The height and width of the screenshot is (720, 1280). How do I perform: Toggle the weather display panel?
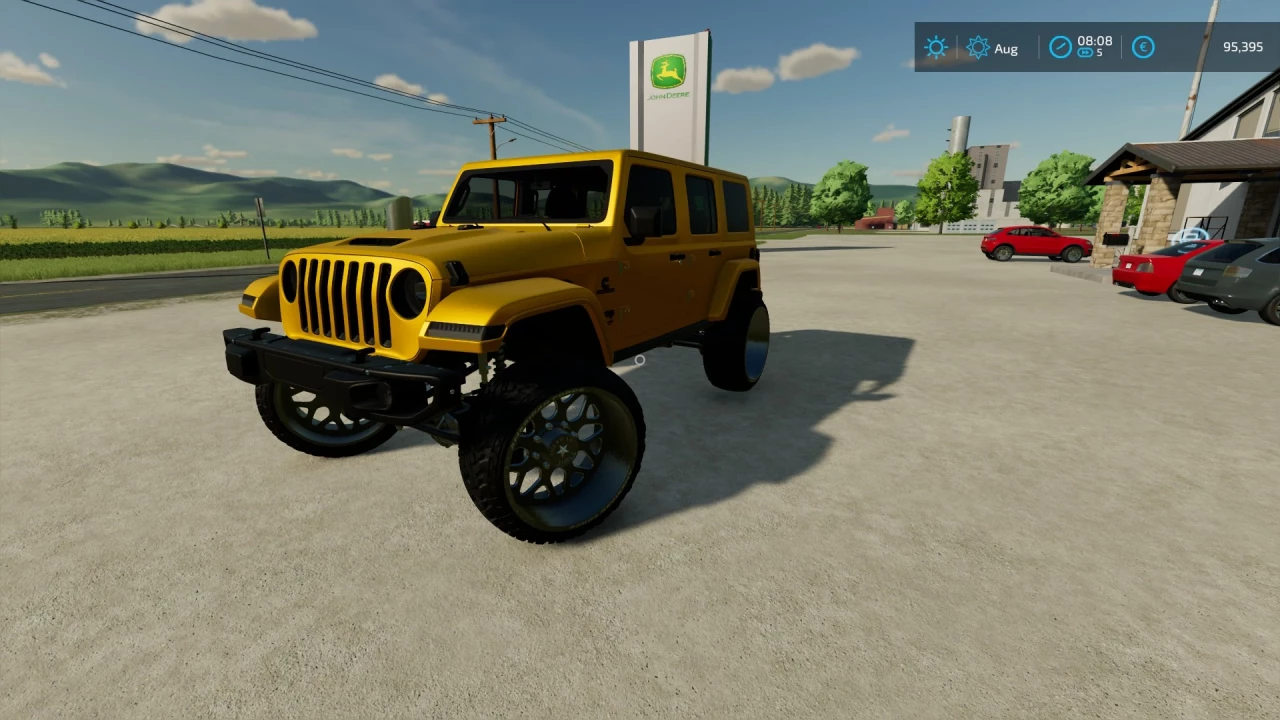pyautogui.click(x=936, y=47)
